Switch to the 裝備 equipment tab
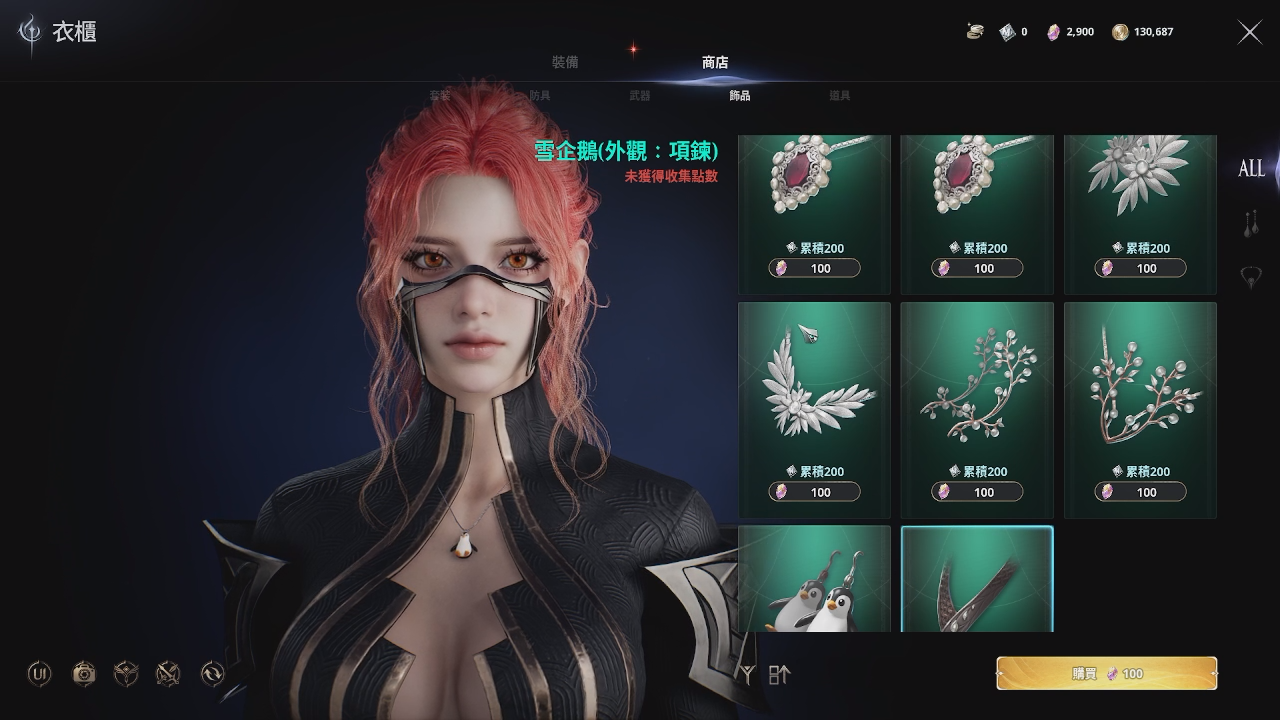This screenshot has width=1280, height=720. tap(565, 62)
